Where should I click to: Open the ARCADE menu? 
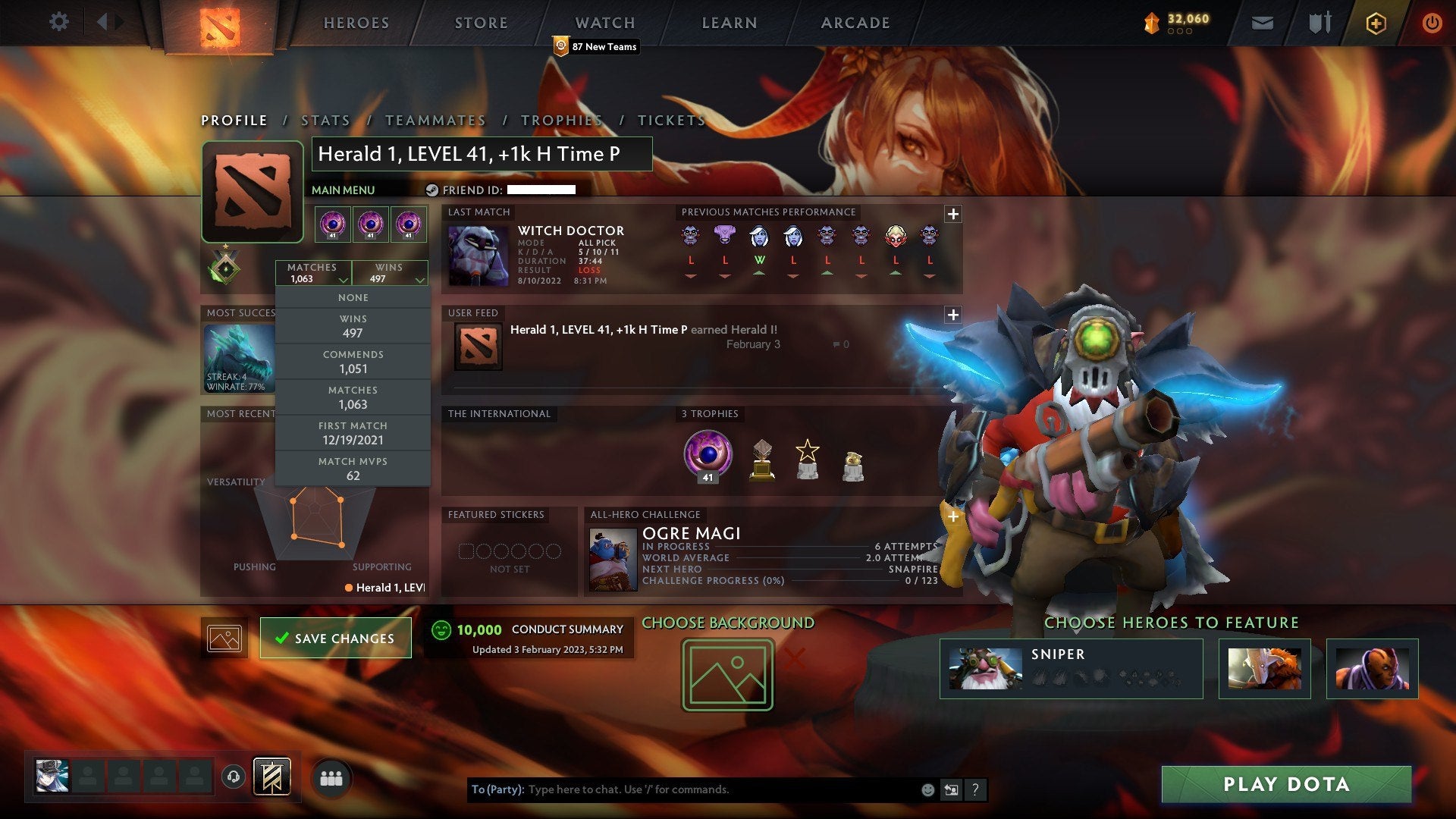pos(854,23)
